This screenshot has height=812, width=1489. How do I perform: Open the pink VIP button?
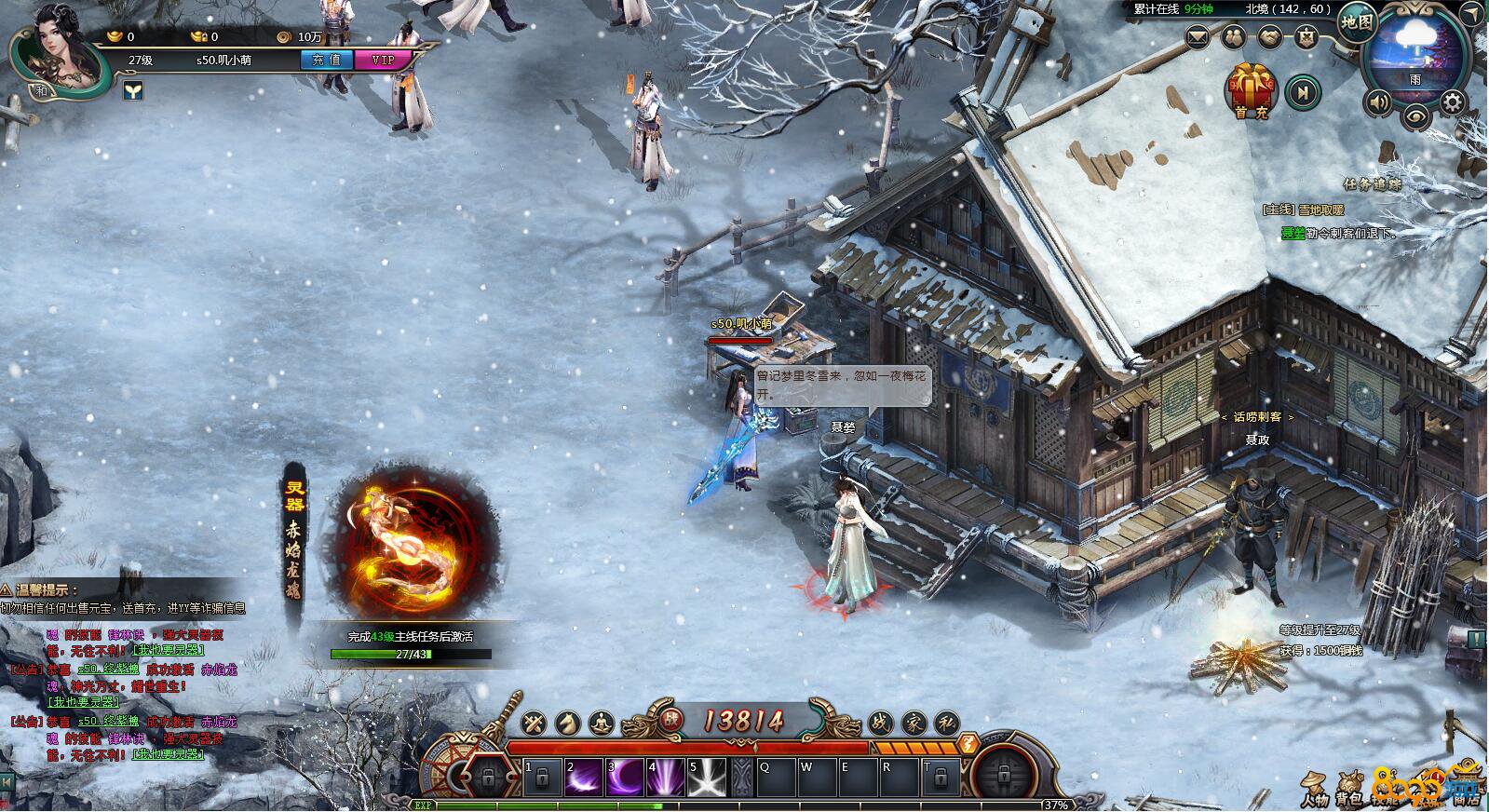[383, 60]
